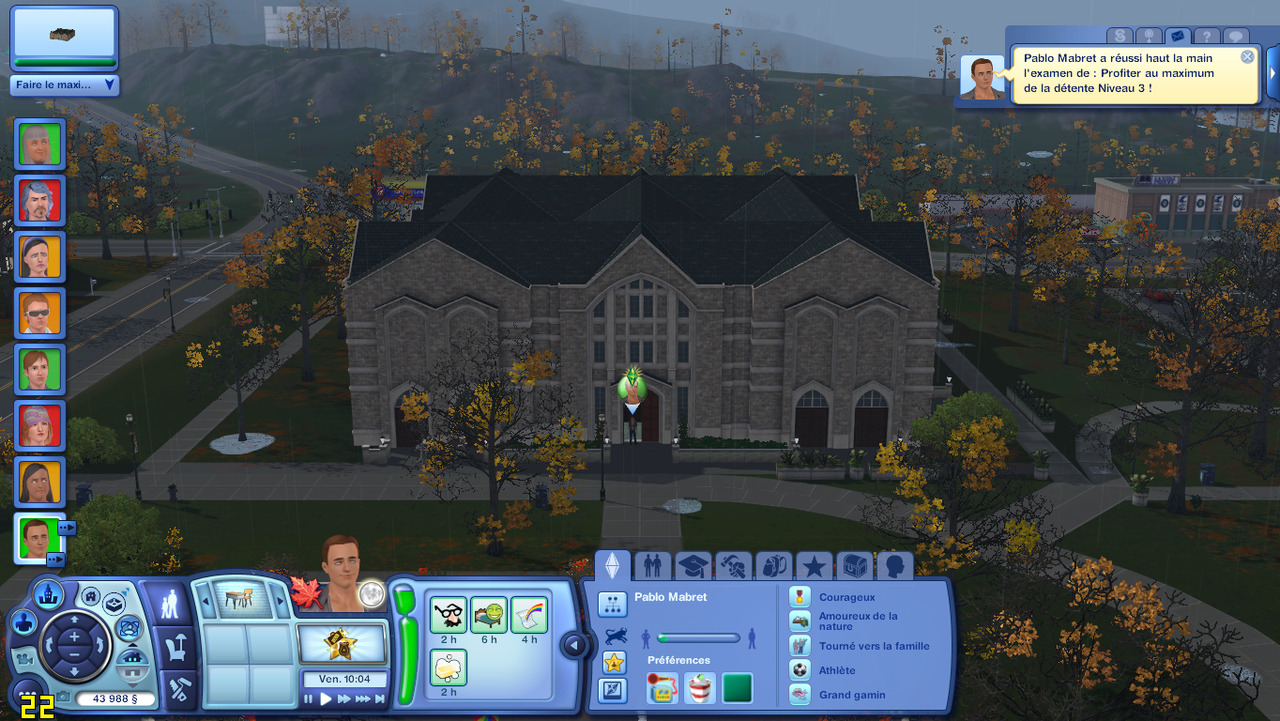The height and width of the screenshot is (721, 1280).
Task: Select the grey-haired man household portrait
Action: click(x=40, y=144)
